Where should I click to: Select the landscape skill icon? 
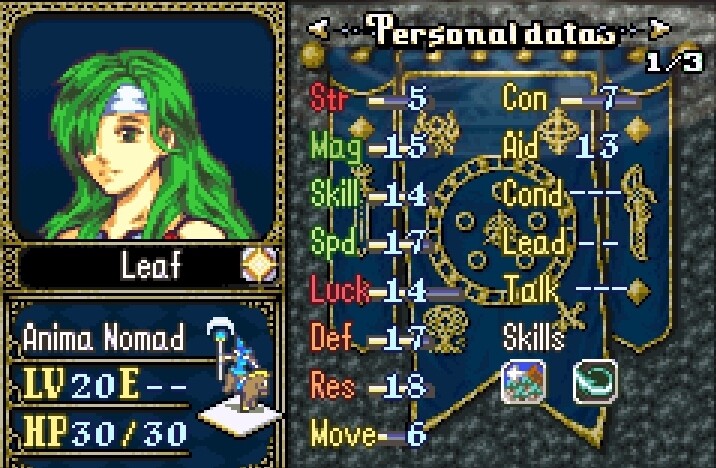(x=523, y=380)
